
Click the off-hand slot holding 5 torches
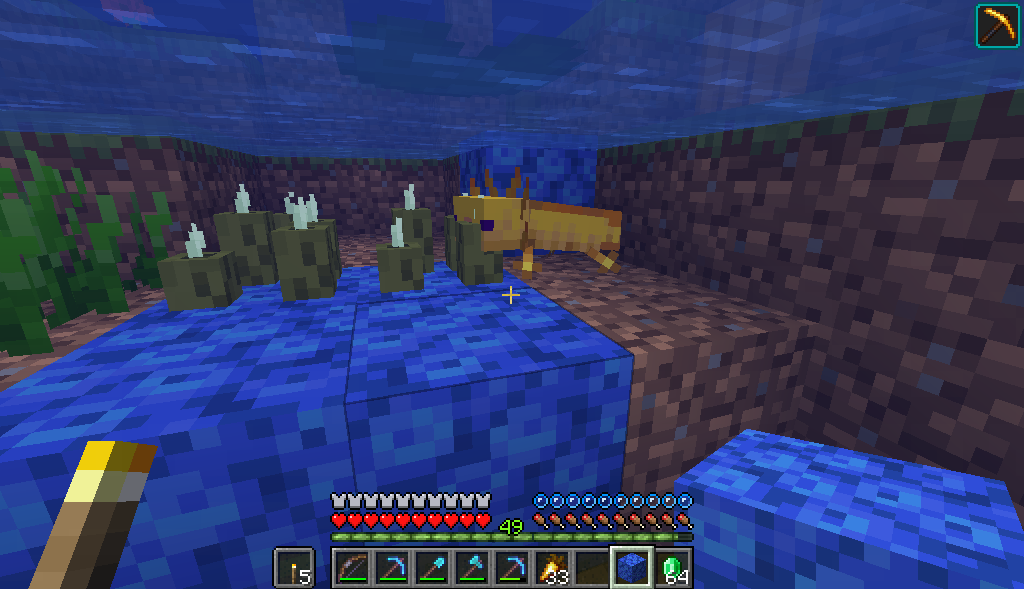tap(293, 567)
